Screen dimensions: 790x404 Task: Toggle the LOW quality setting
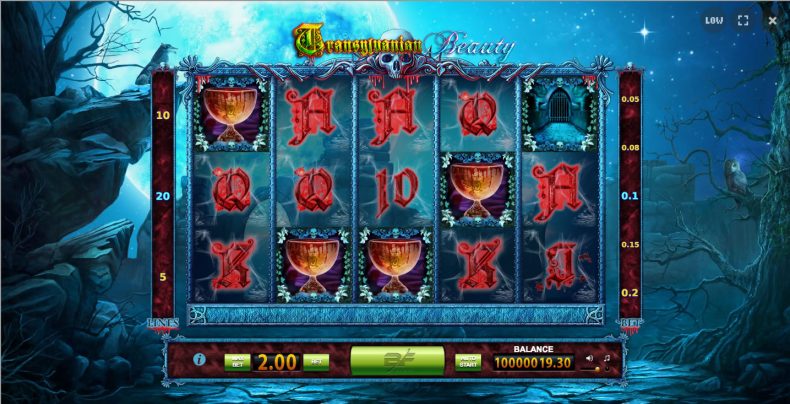713,20
